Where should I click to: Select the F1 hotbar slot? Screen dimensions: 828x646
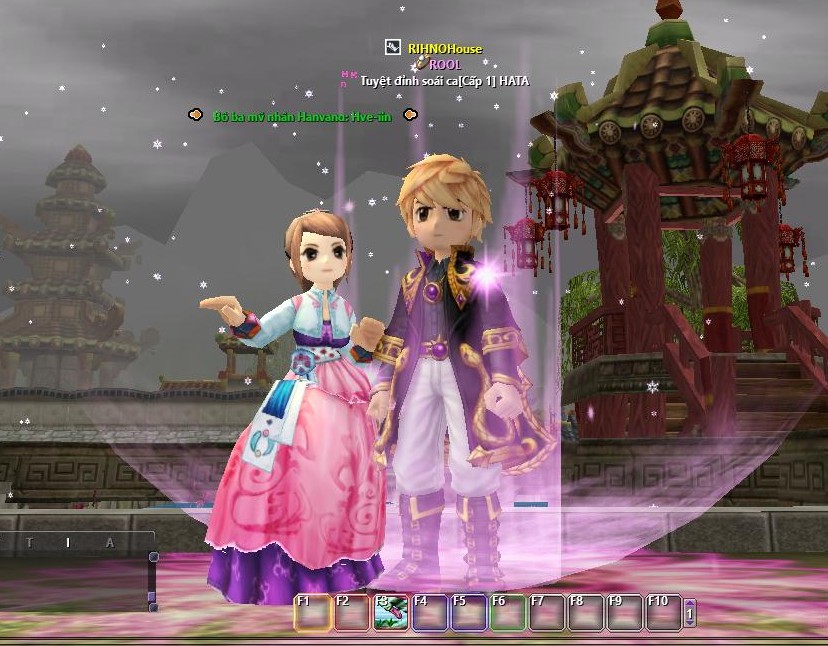click(312, 612)
